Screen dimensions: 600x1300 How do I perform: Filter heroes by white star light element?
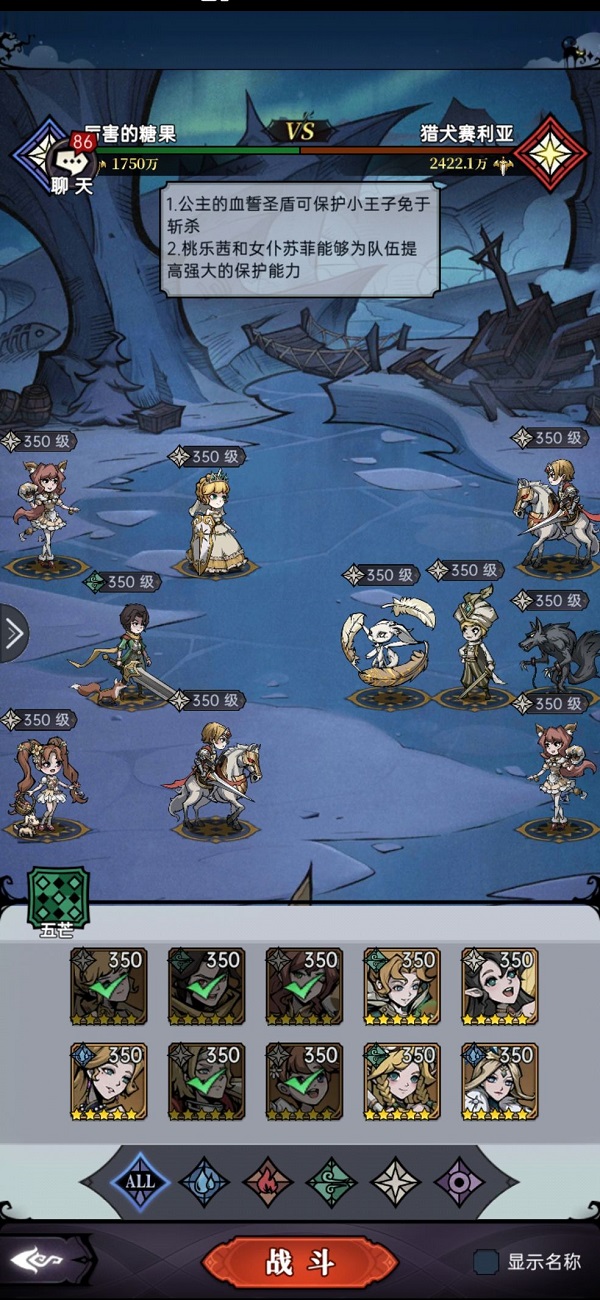(396, 1181)
